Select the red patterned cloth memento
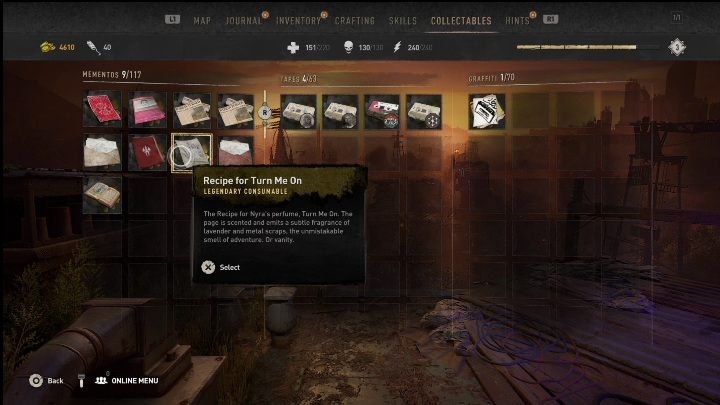This screenshot has height=405, width=720. pyautogui.click(x=102, y=109)
